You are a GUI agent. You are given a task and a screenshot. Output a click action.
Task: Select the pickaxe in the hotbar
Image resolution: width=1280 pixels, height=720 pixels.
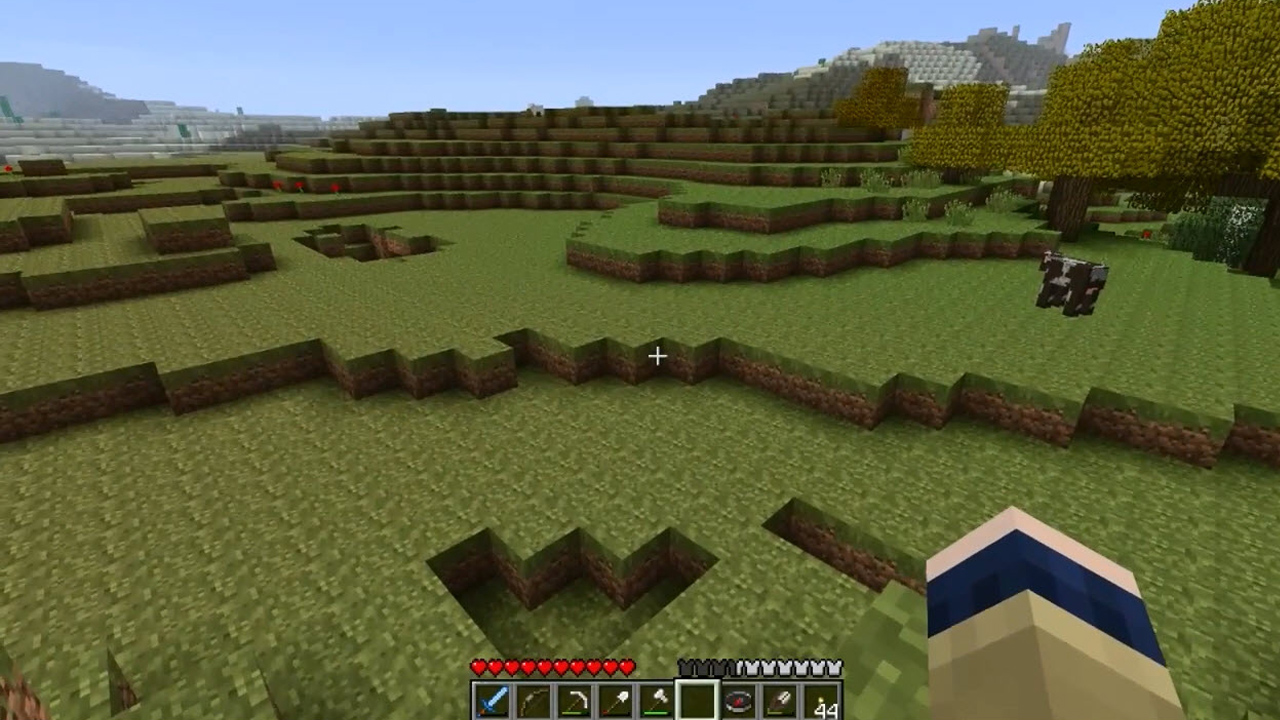[x=577, y=700]
